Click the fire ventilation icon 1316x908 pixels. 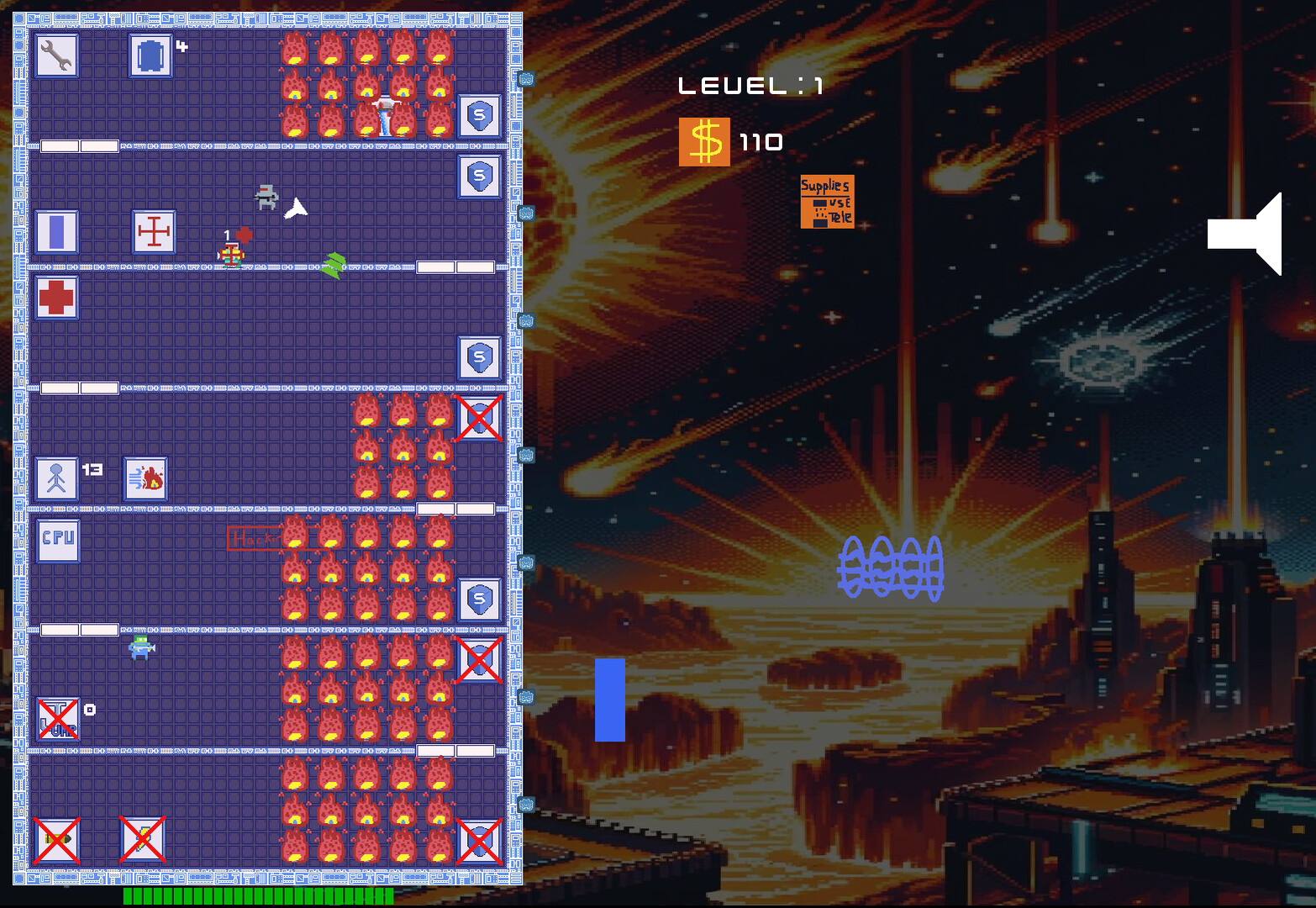145,478
